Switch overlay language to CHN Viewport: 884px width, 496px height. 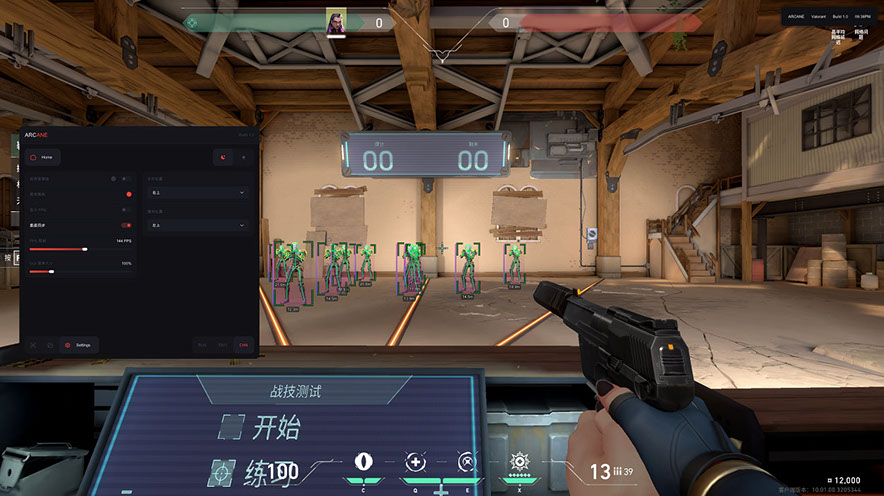pyautogui.click(x=244, y=345)
